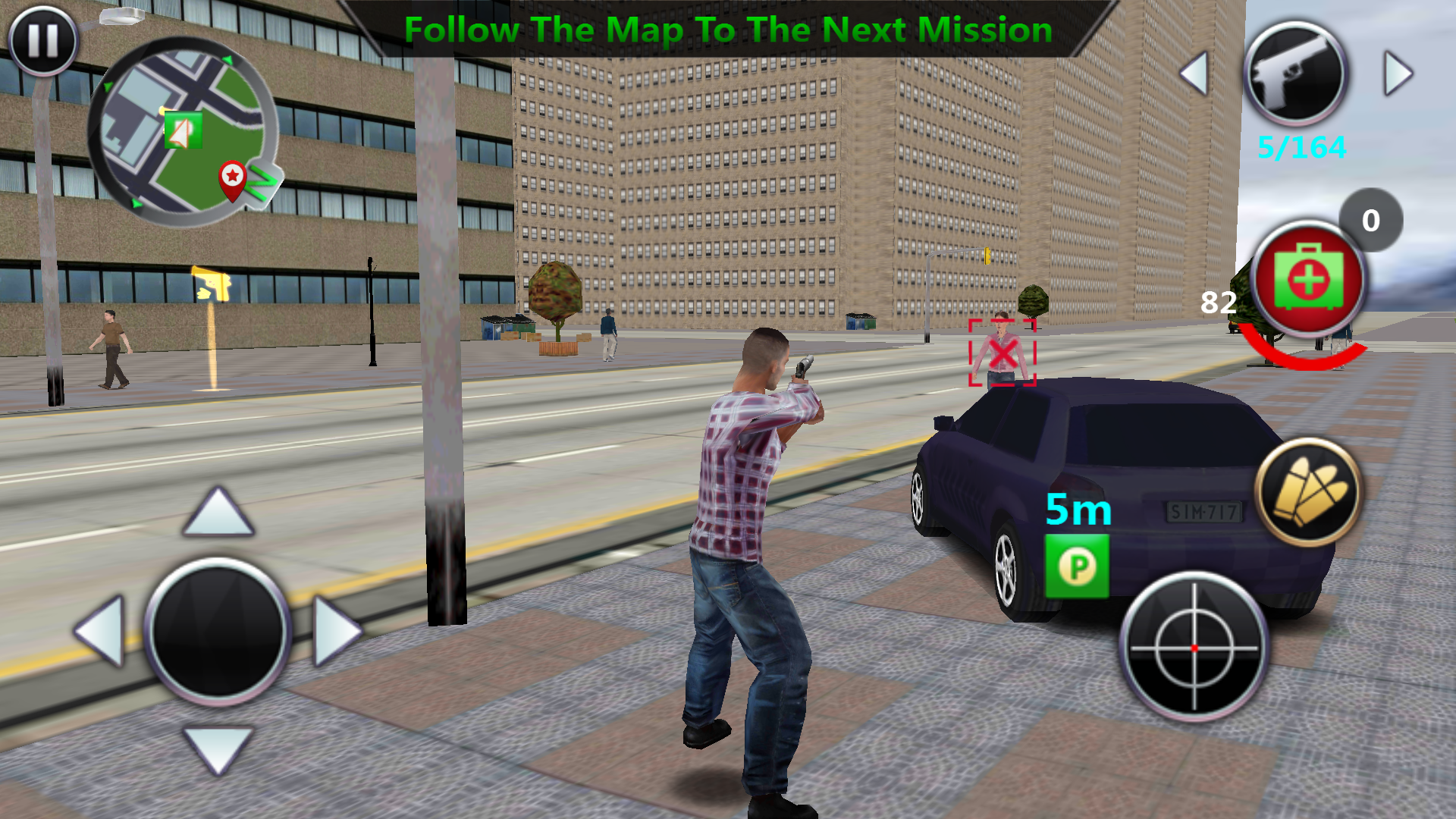Turn right with the right arrow
The width and height of the screenshot is (1456, 819).
pos(335,631)
